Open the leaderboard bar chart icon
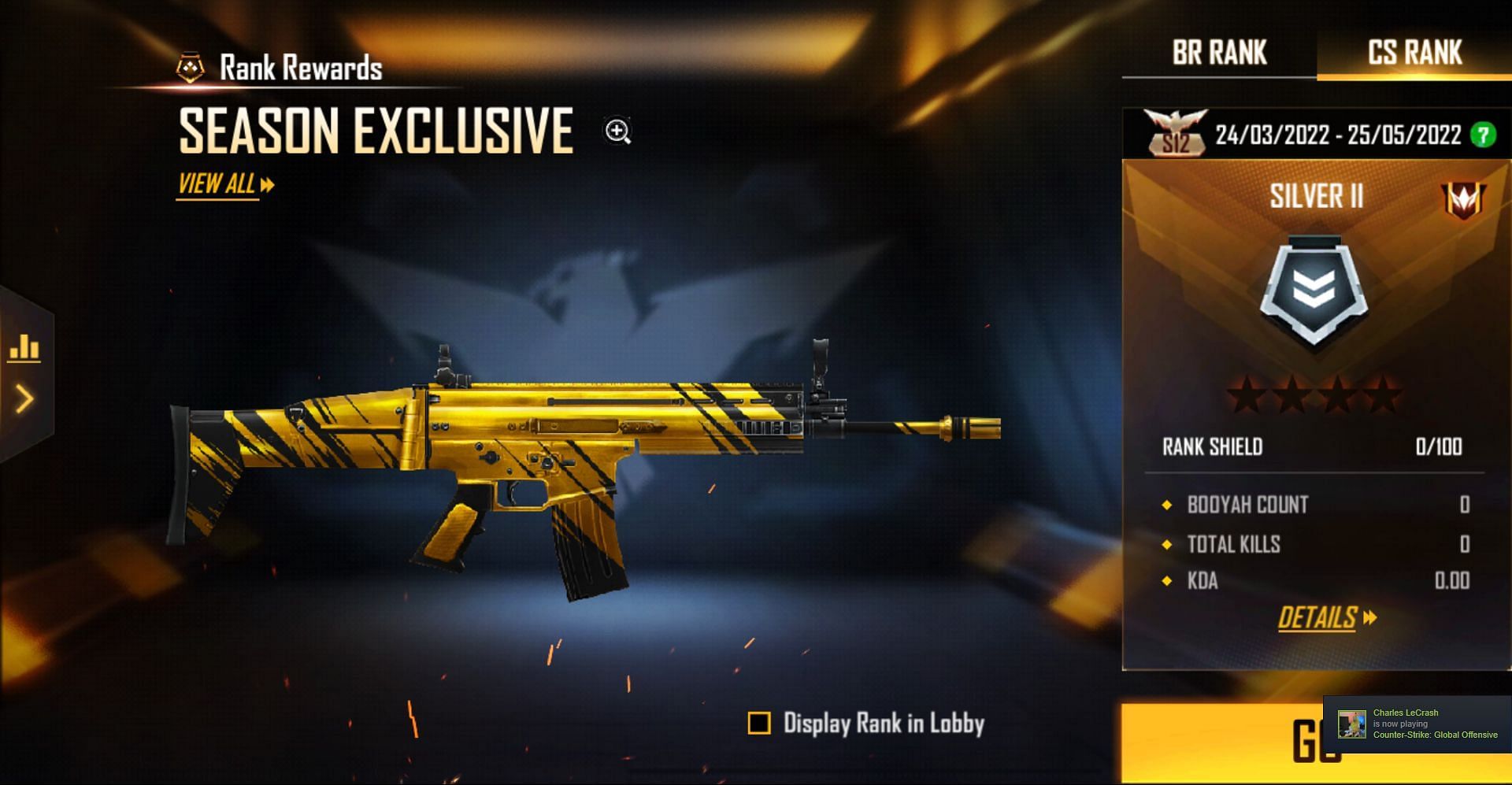The width and height of the screenshot is (1512, 785). pyautogui.click(x=24, y=347)
